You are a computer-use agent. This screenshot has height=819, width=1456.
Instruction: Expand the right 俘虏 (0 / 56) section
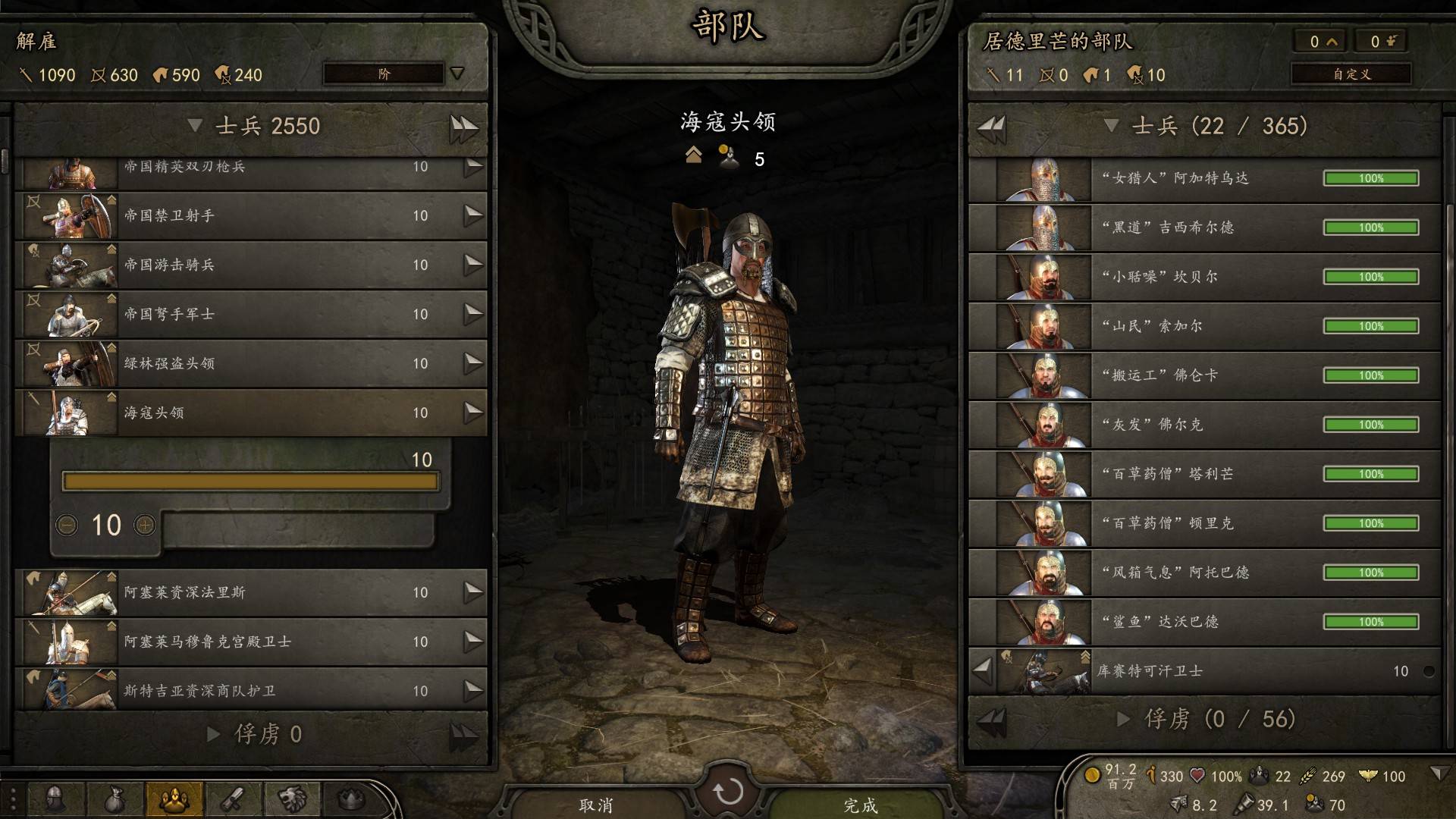coord(1123,719)
